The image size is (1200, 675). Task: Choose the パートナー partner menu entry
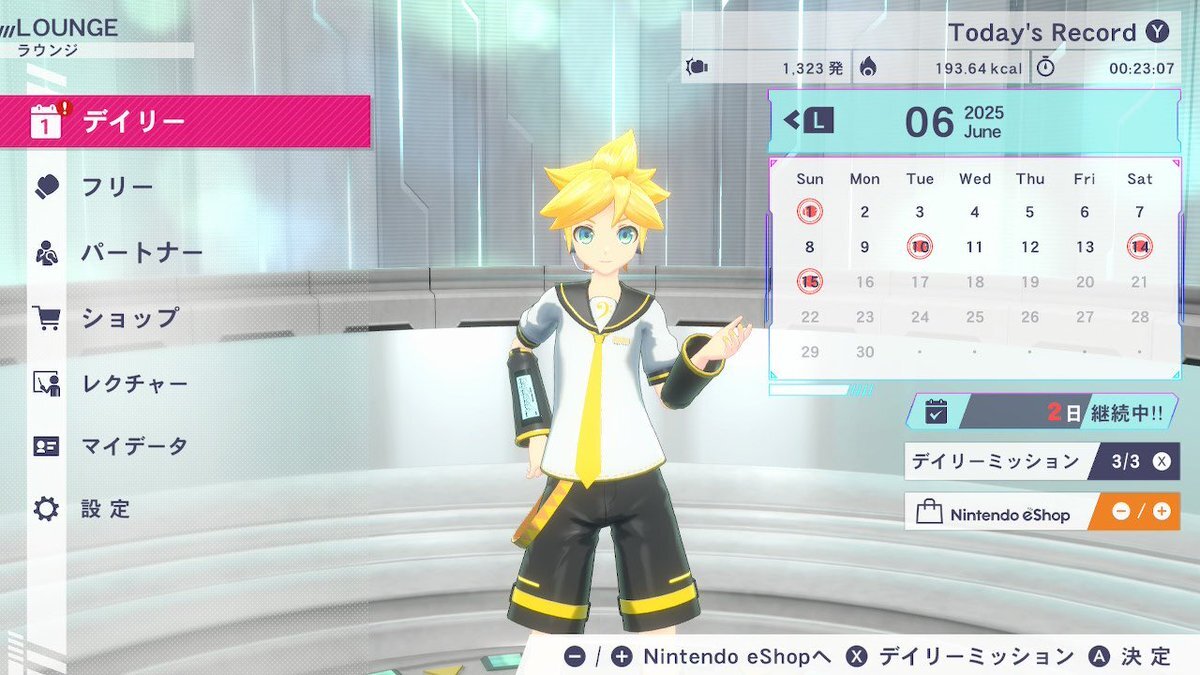click(x=142, y=252)
